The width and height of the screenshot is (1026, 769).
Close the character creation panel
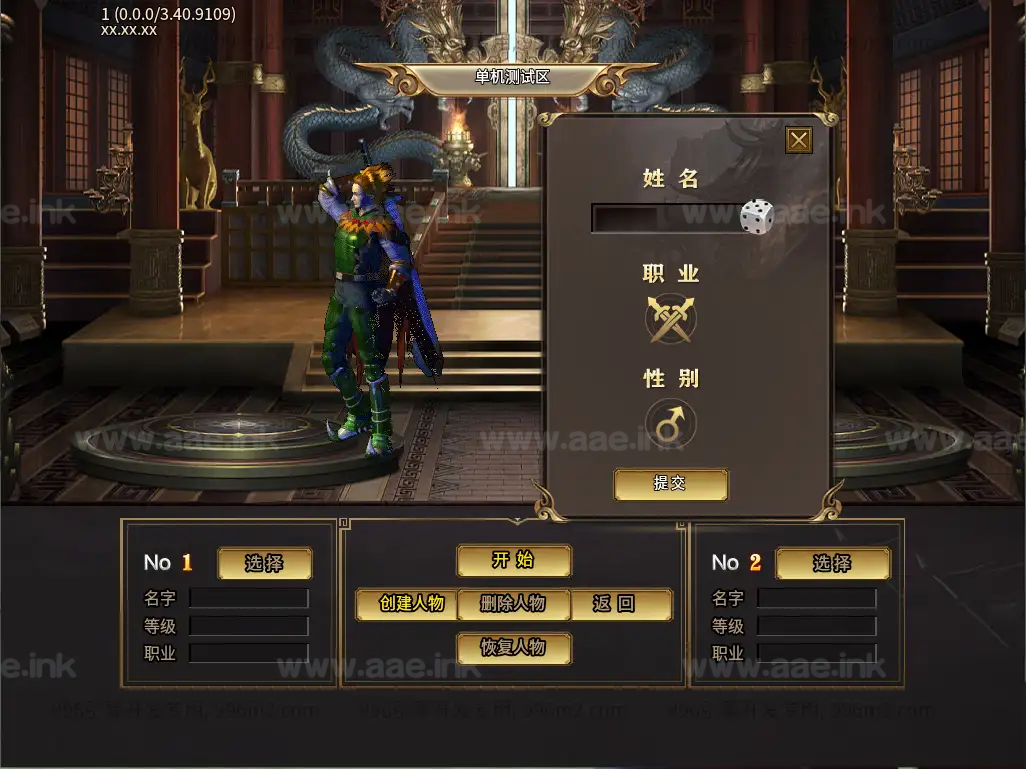[x=798, y=140]
